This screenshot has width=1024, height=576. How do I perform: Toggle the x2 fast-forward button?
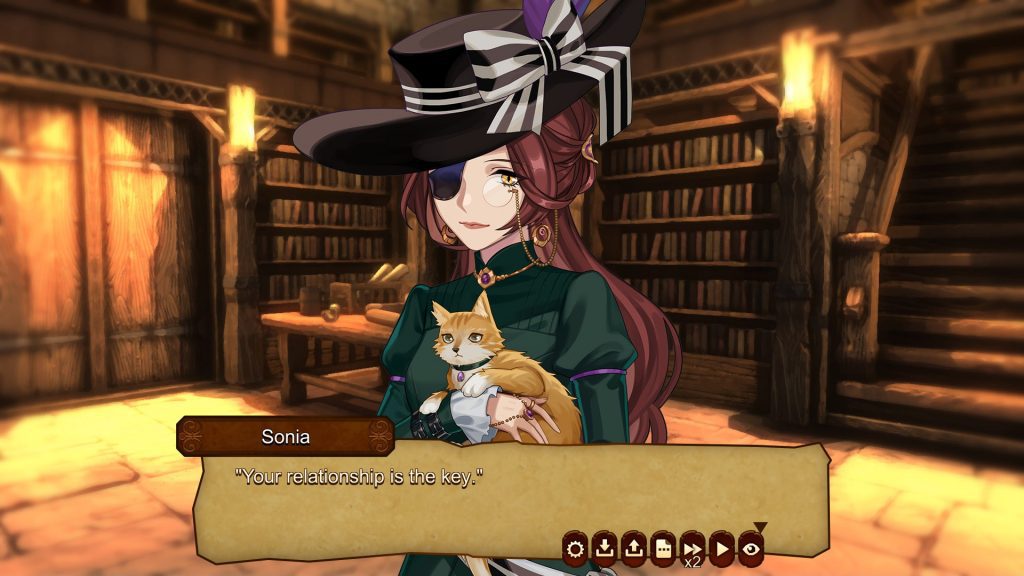click(x=692, y=548)
